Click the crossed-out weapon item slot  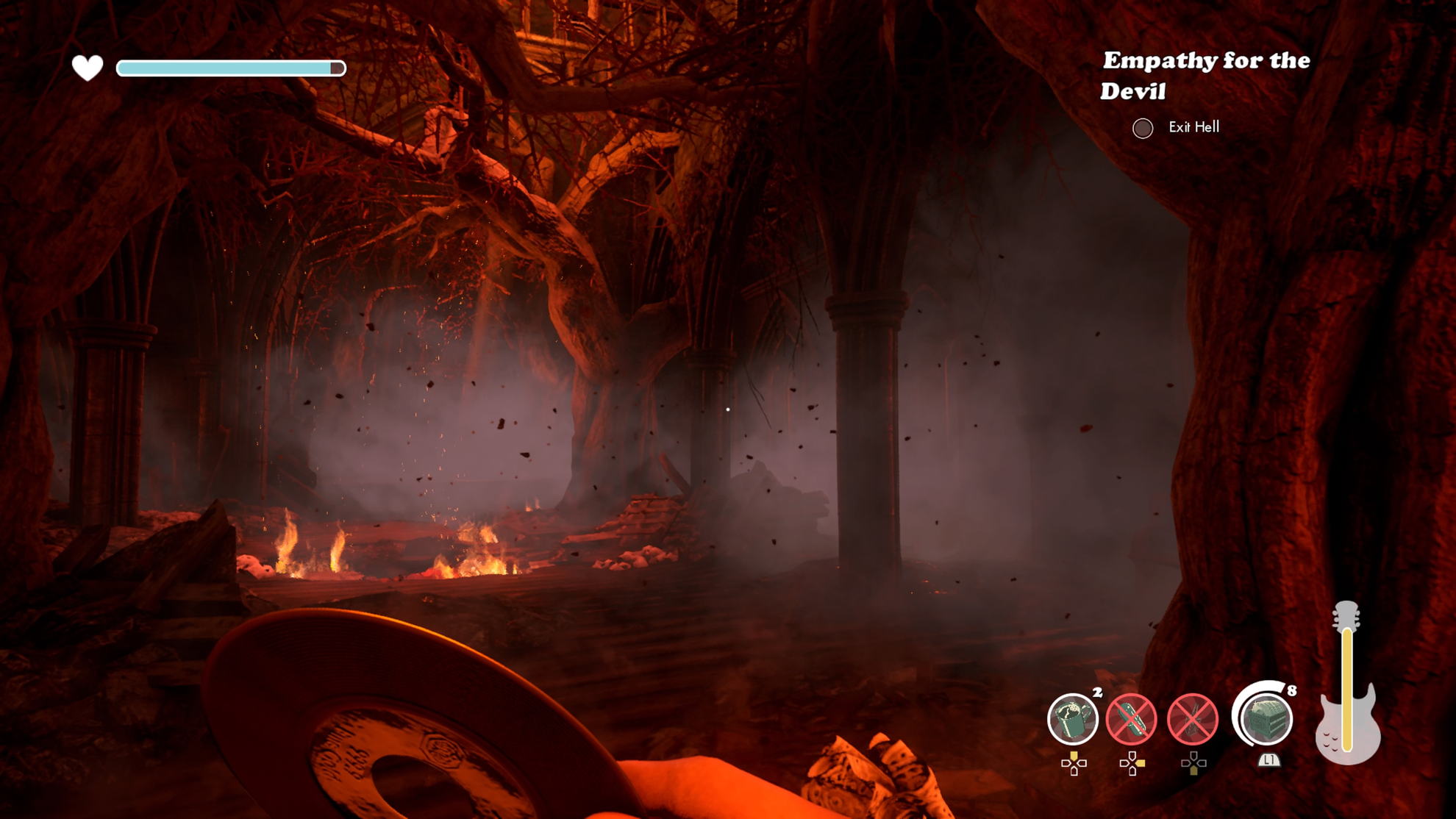point(1192,718)
